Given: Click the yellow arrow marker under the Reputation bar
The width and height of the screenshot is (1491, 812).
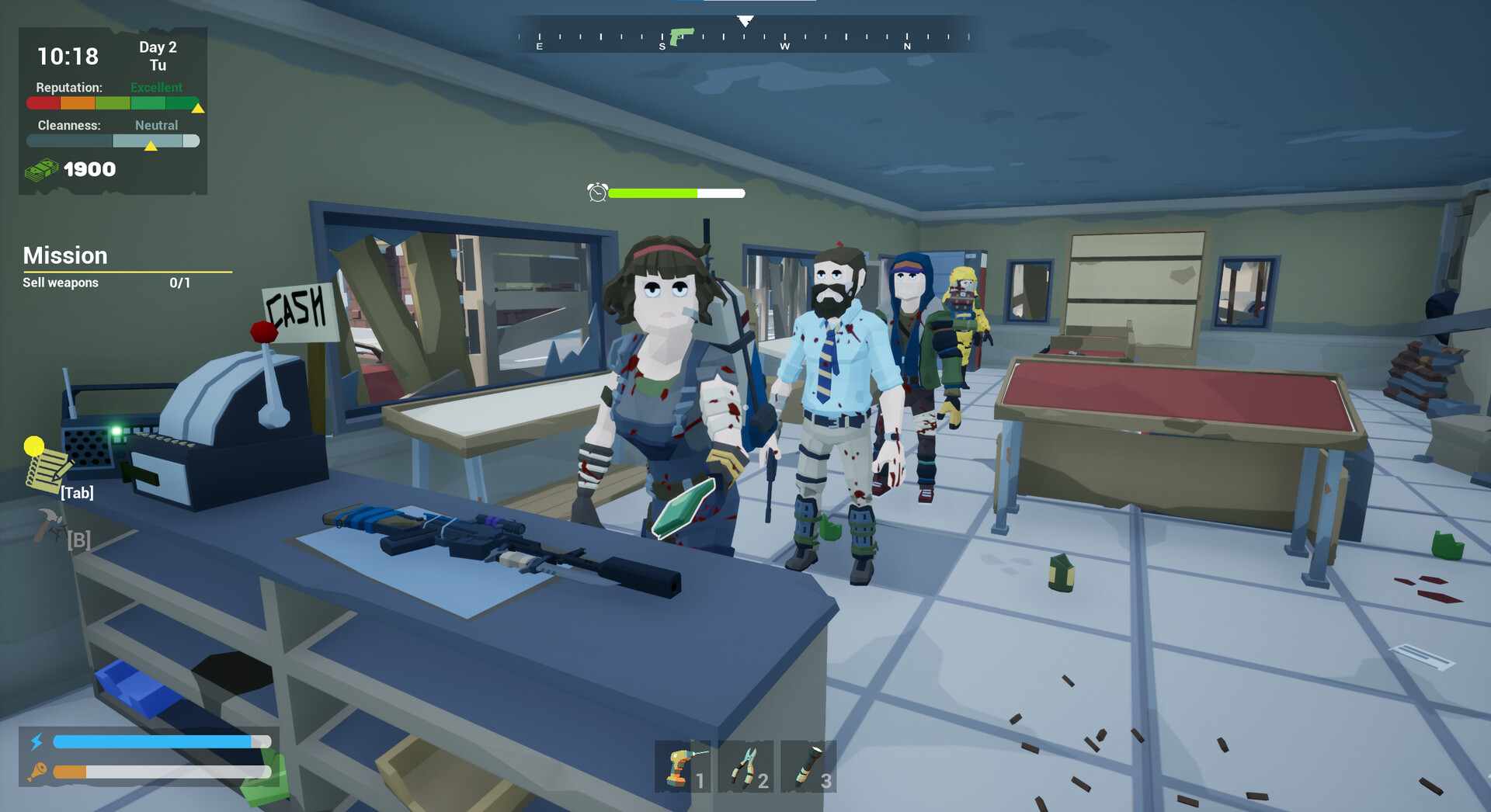Looking at the screenshot, I should click(x=197, y=109).
